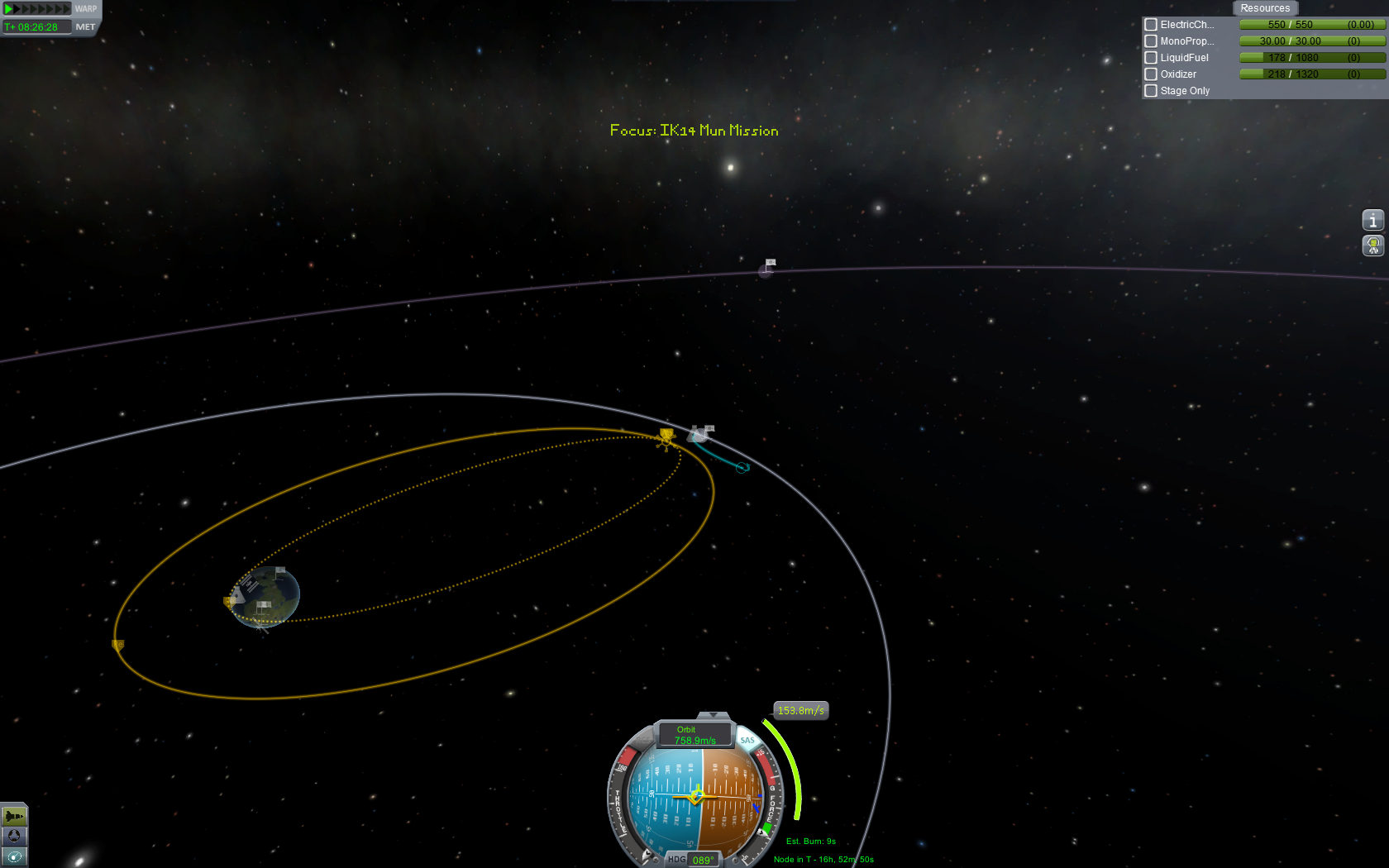1389x868 pixels.
Task: Cycle the navball Orbit speed display mode
Action: (x=694, y=735)
